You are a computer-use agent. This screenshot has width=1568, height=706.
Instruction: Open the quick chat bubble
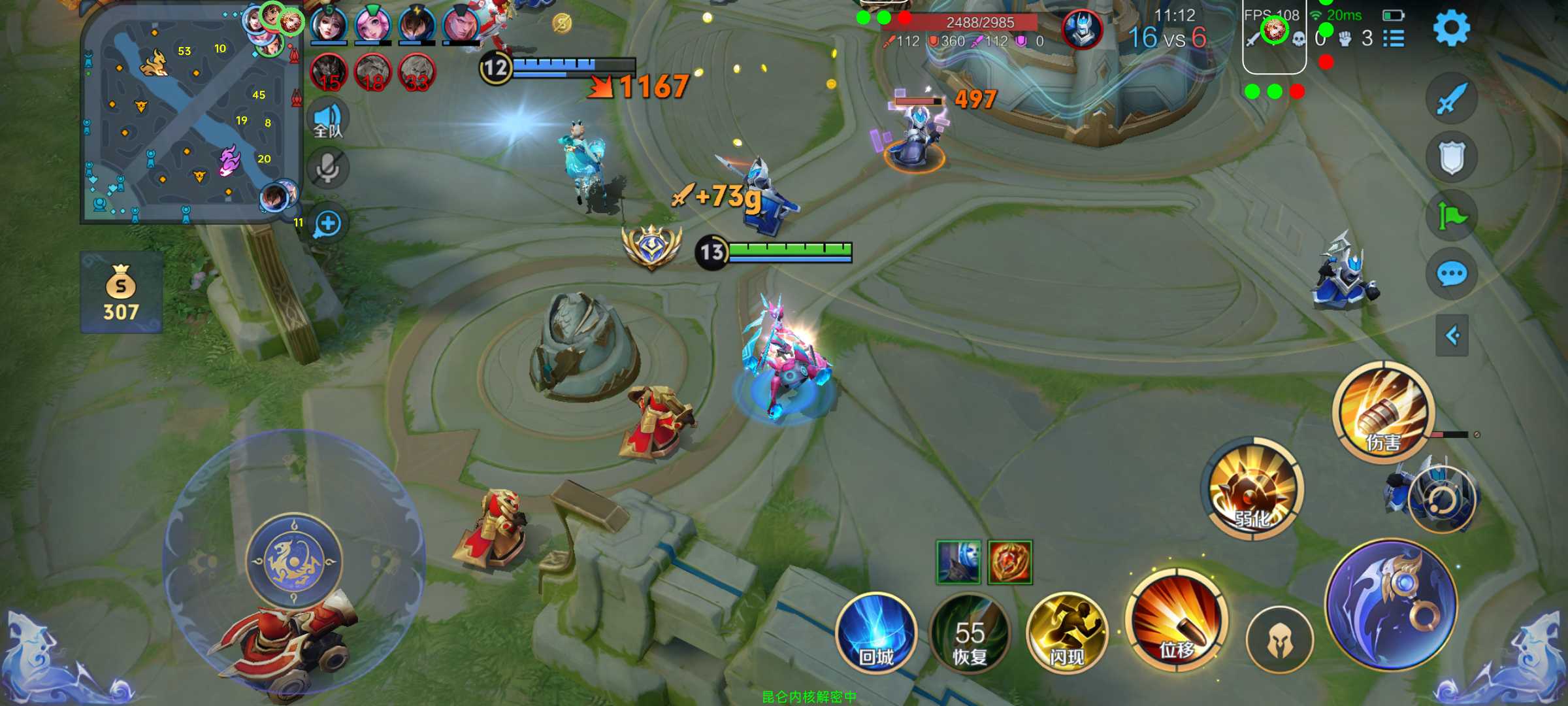click(1452, 274)
